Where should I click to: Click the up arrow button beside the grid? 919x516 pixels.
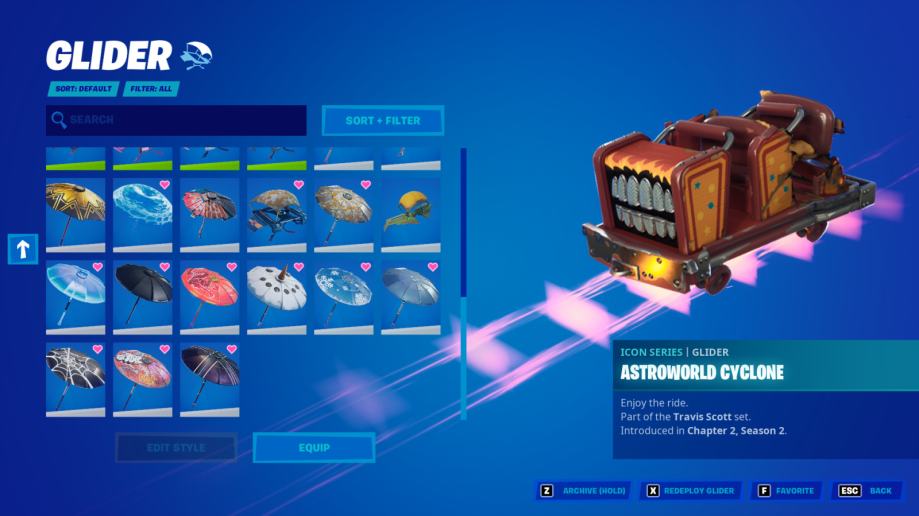tap(23, 249)
